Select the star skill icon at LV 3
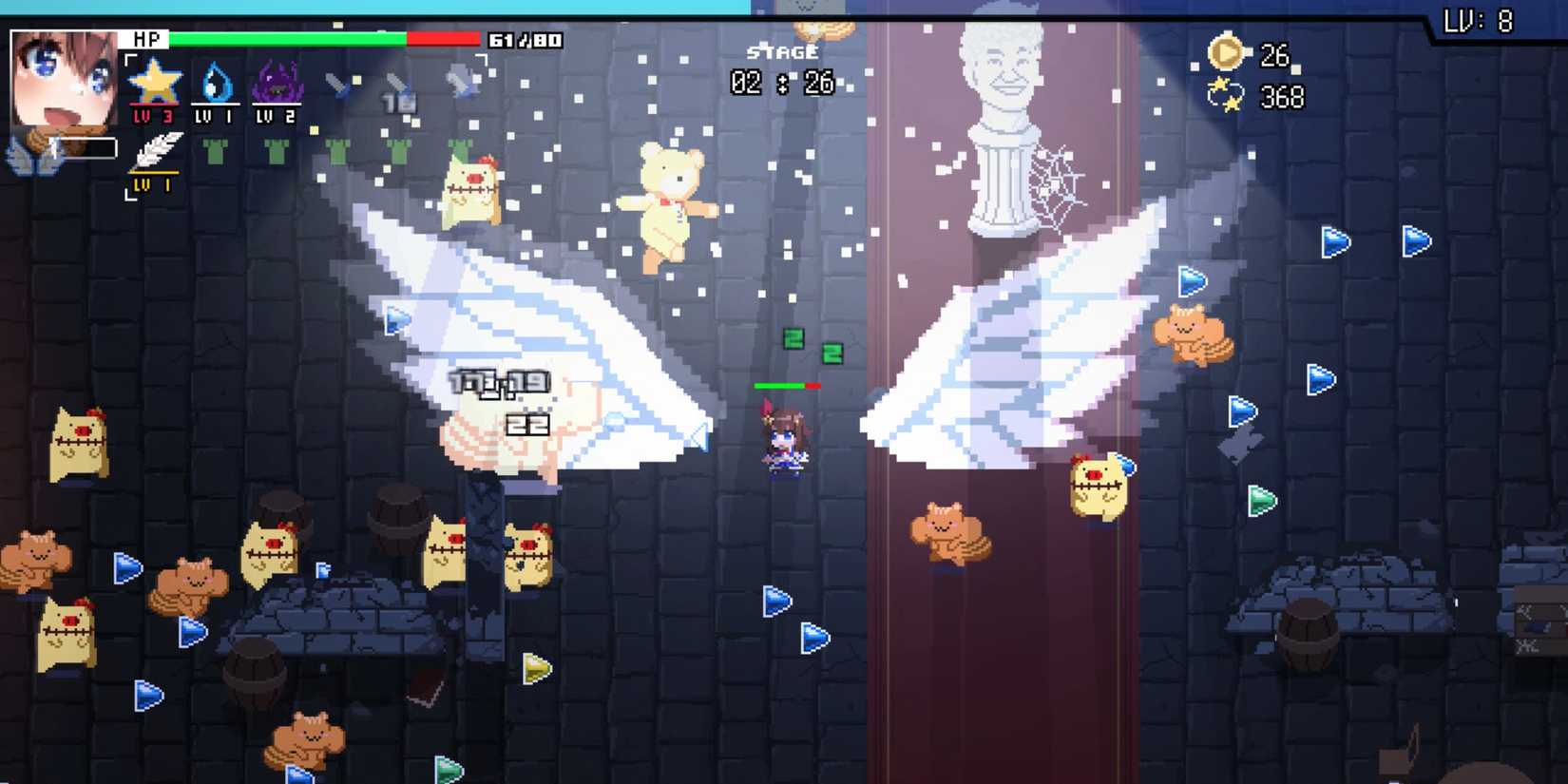The width and height of the screenshot is (1568, 784). pyautogui.click(x=157, y=86)
